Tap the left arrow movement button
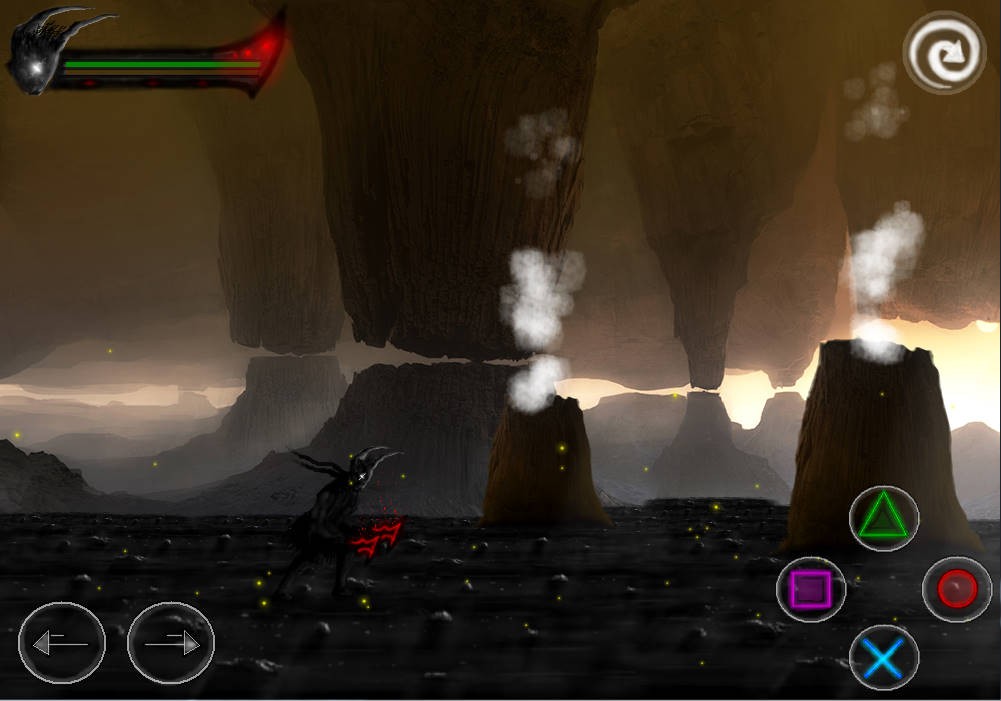The height and width of the screenshot is (701, 1001). point(61,643)
